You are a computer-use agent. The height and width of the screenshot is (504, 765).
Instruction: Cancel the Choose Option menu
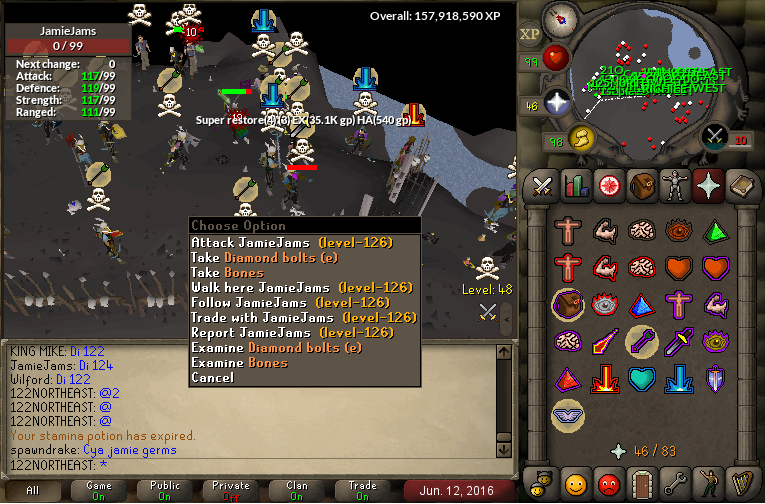point(212,378)
